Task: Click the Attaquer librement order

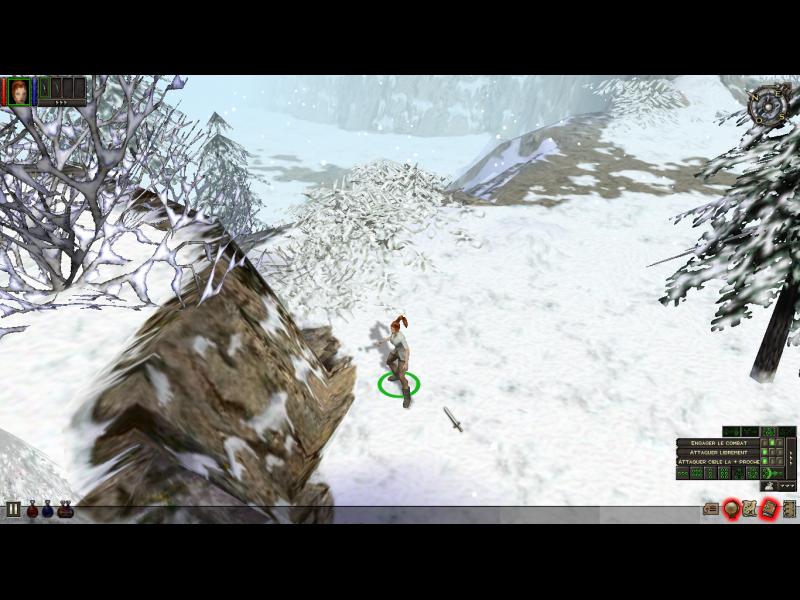Action: (x=717, y=452)
